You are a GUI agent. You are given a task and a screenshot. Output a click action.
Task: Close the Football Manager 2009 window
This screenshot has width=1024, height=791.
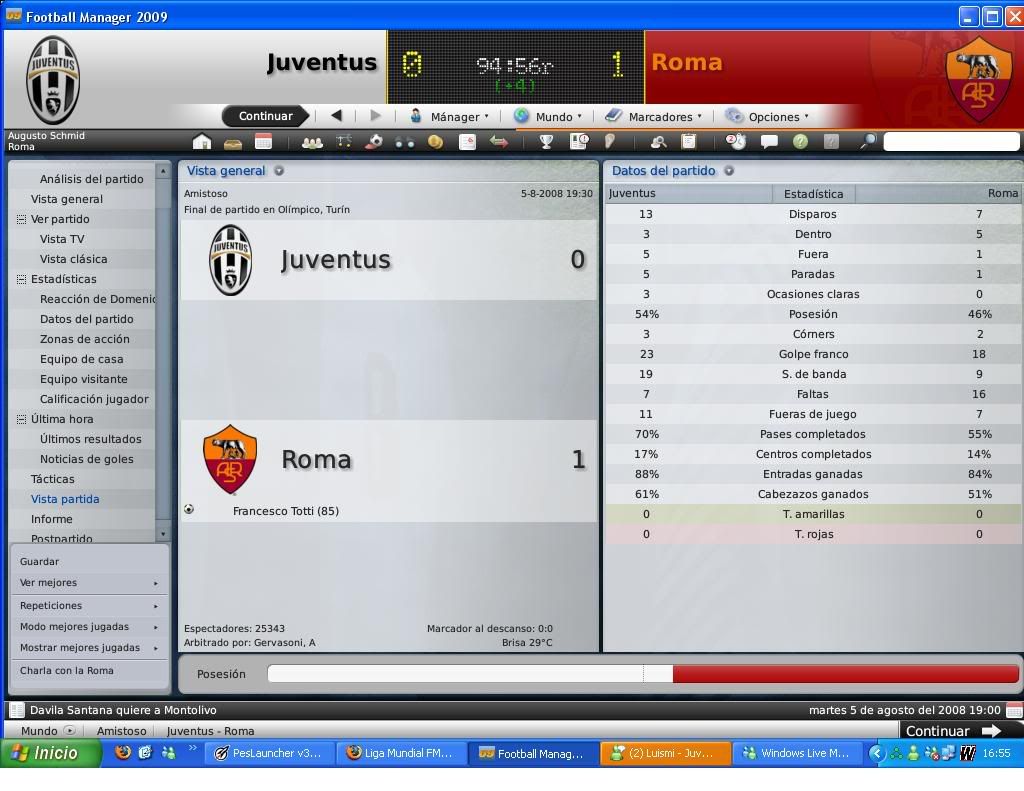tap(1012, 16)
